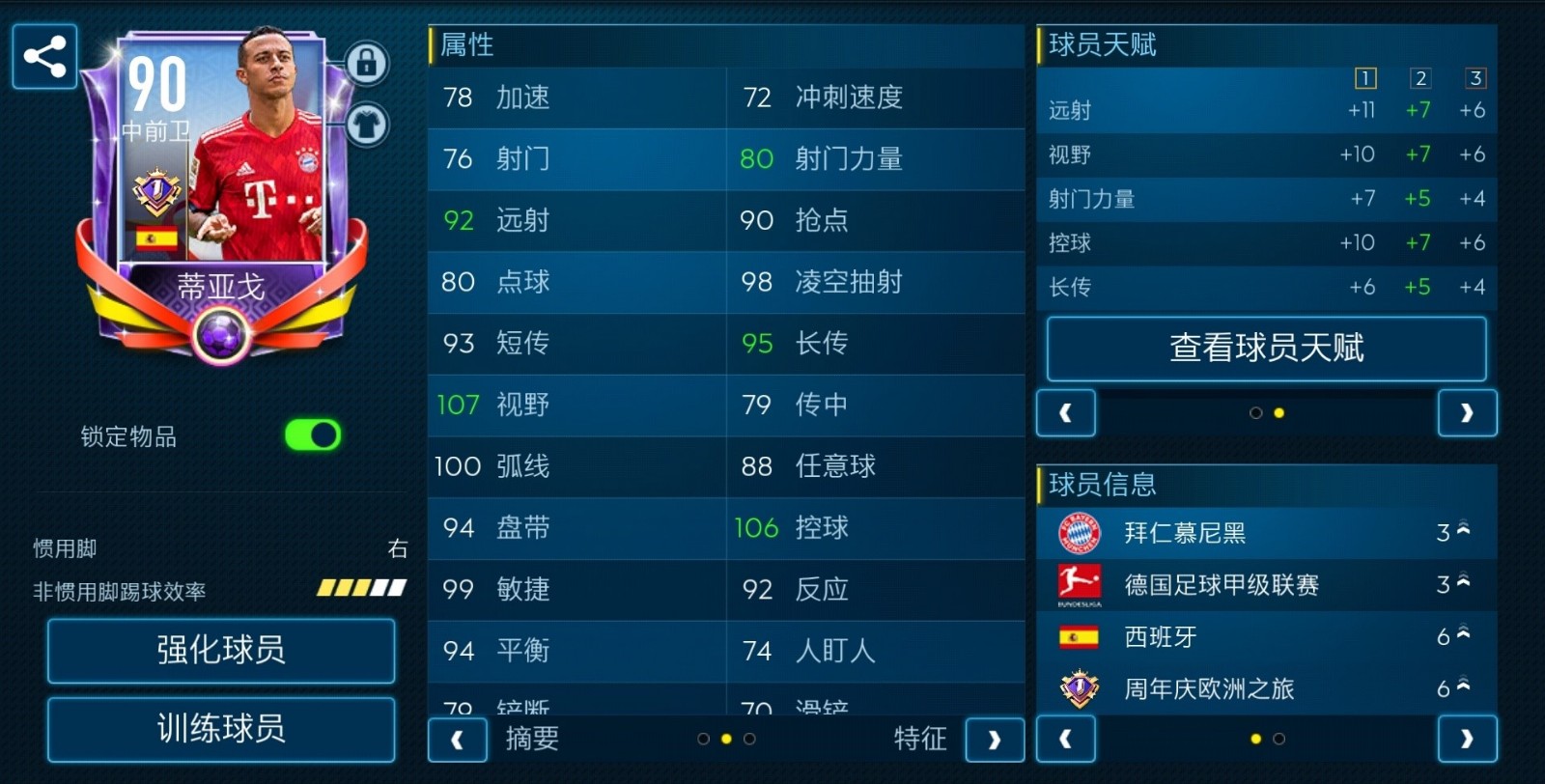Click the share icon top left
Viewport: 1545px width, 784px height.
43,56
